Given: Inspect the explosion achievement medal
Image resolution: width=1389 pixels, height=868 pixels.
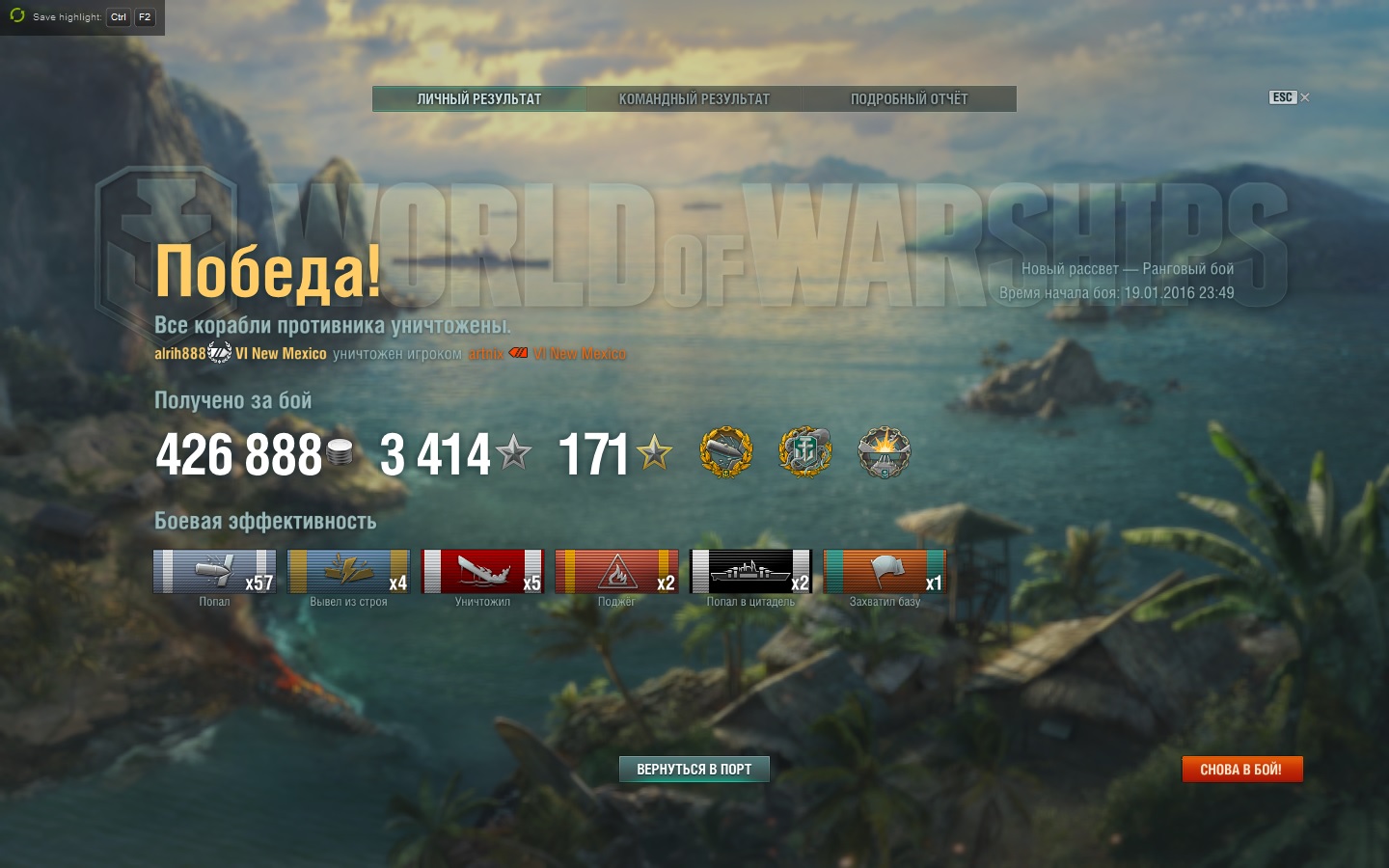Looking at the screenshot, I should [884, 452].
